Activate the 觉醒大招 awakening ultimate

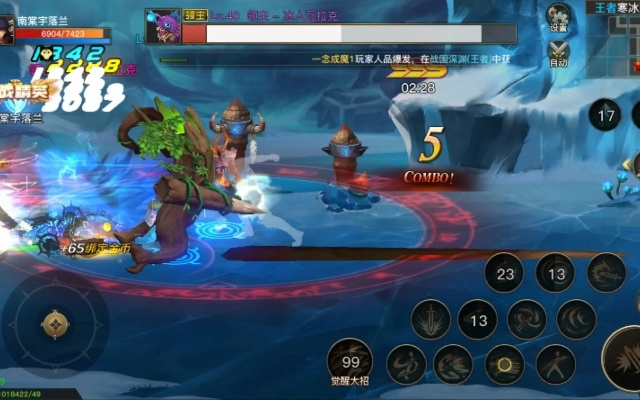350,360
